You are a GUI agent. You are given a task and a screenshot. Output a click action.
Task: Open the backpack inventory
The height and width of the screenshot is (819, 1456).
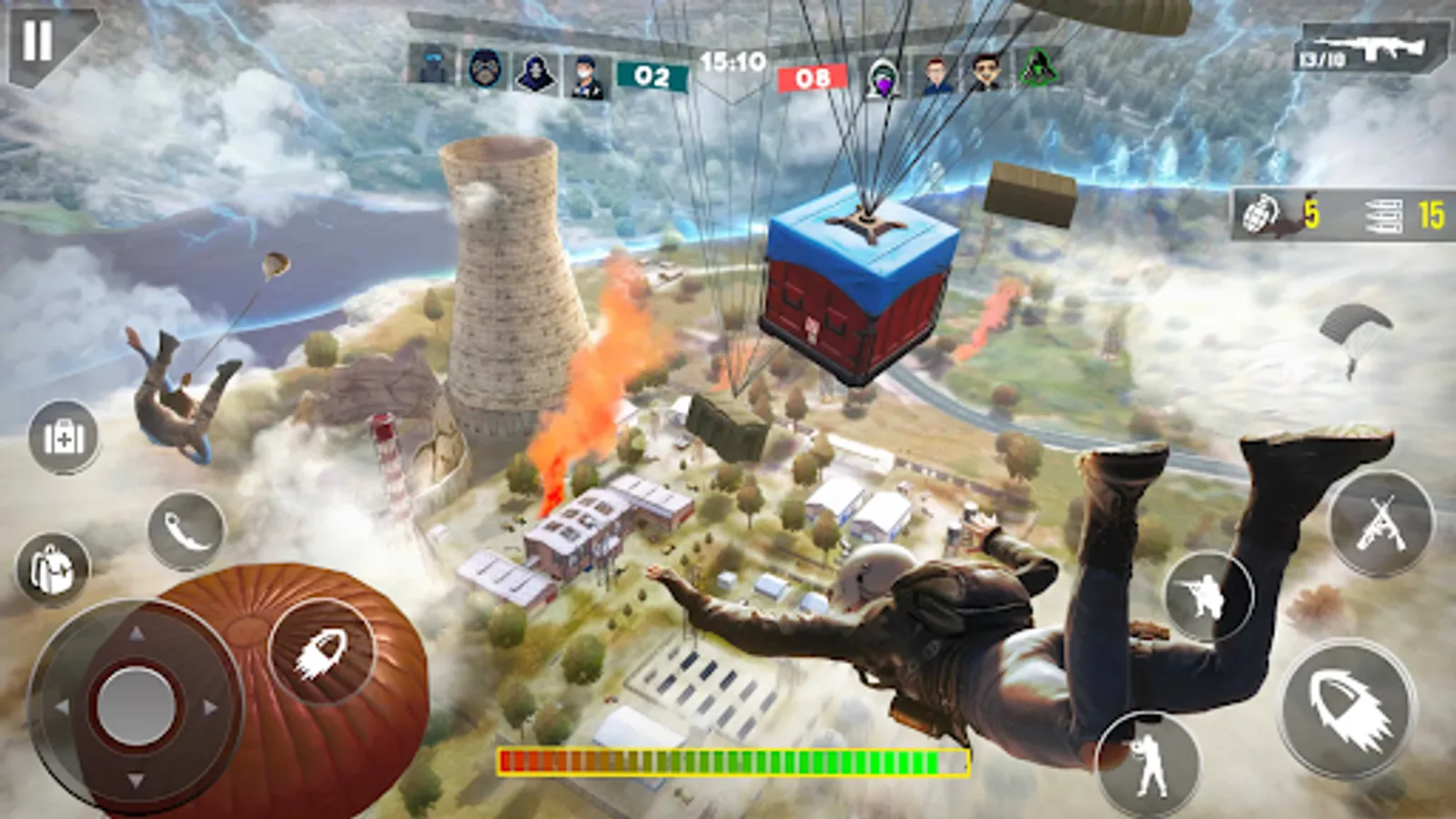pos(52,570)
